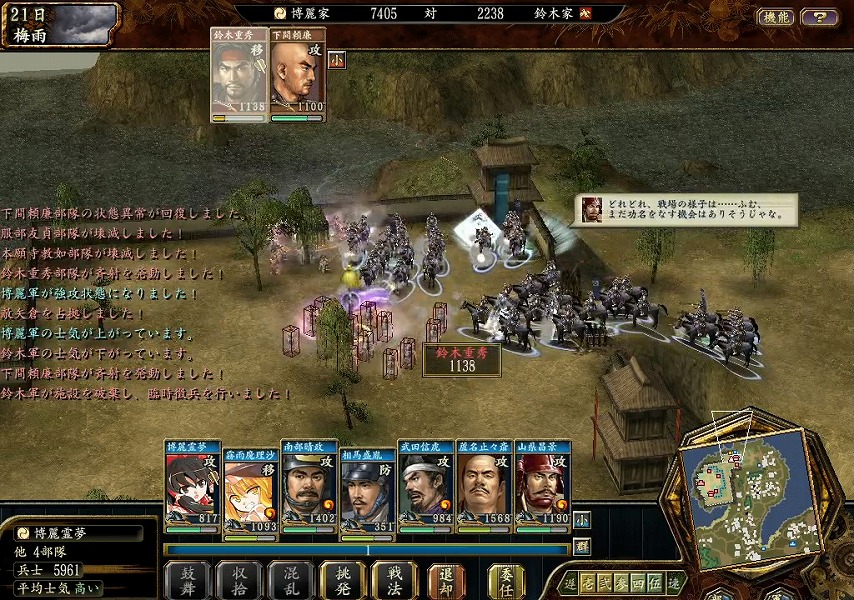Select enemy commander 下間頼廉 portrait
854x600 pixels.
coord(297,75)
